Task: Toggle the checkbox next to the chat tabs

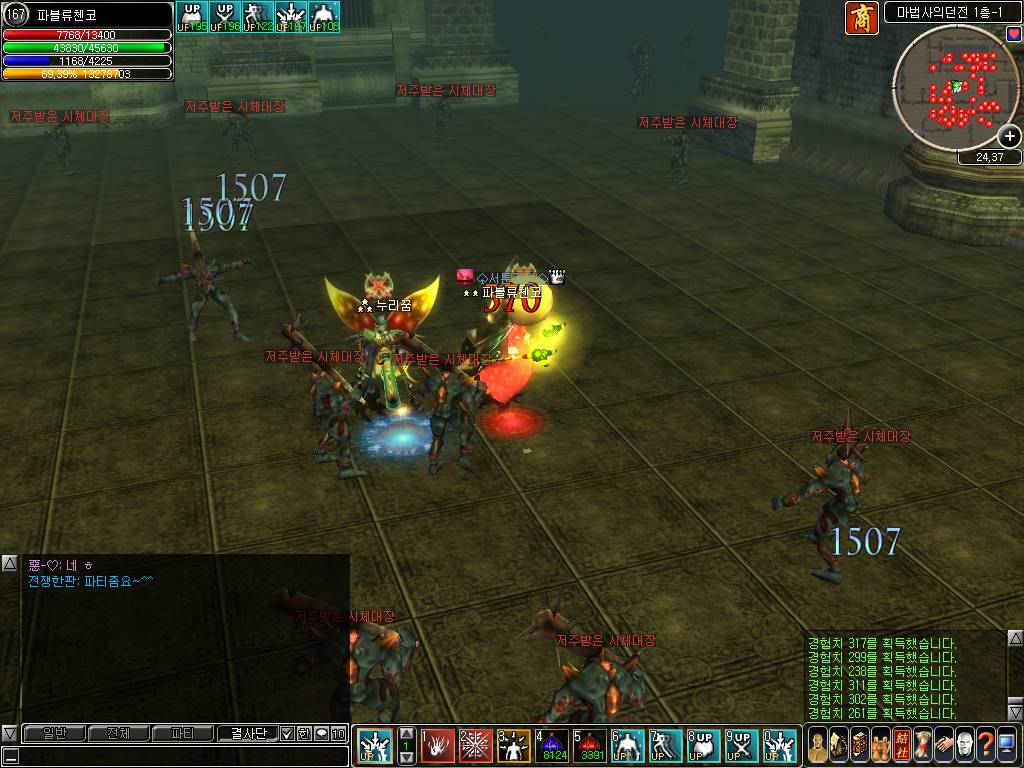Action: point(287,733)
